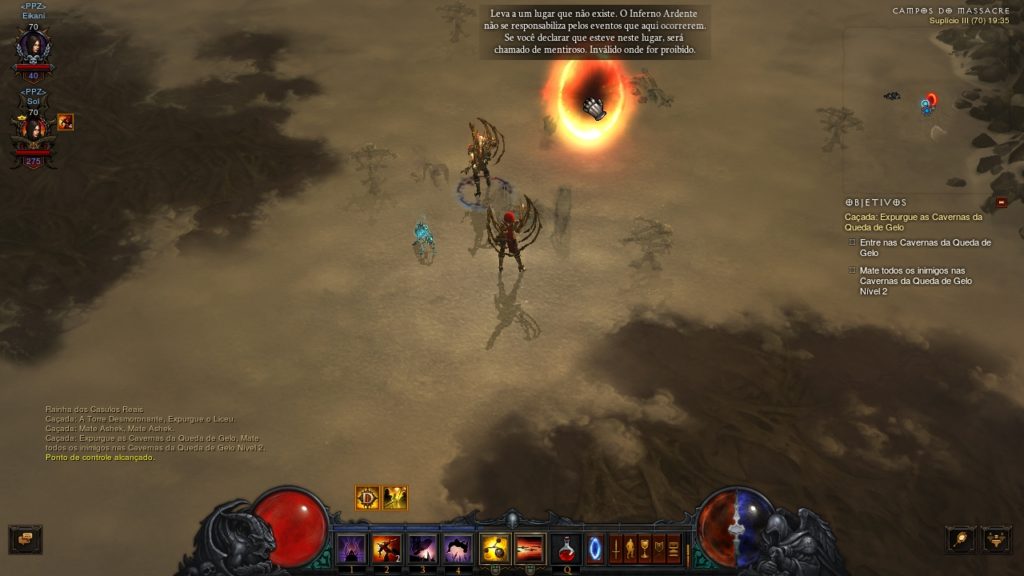
Task: Drink the red health potion
Action: pos(566,548)
